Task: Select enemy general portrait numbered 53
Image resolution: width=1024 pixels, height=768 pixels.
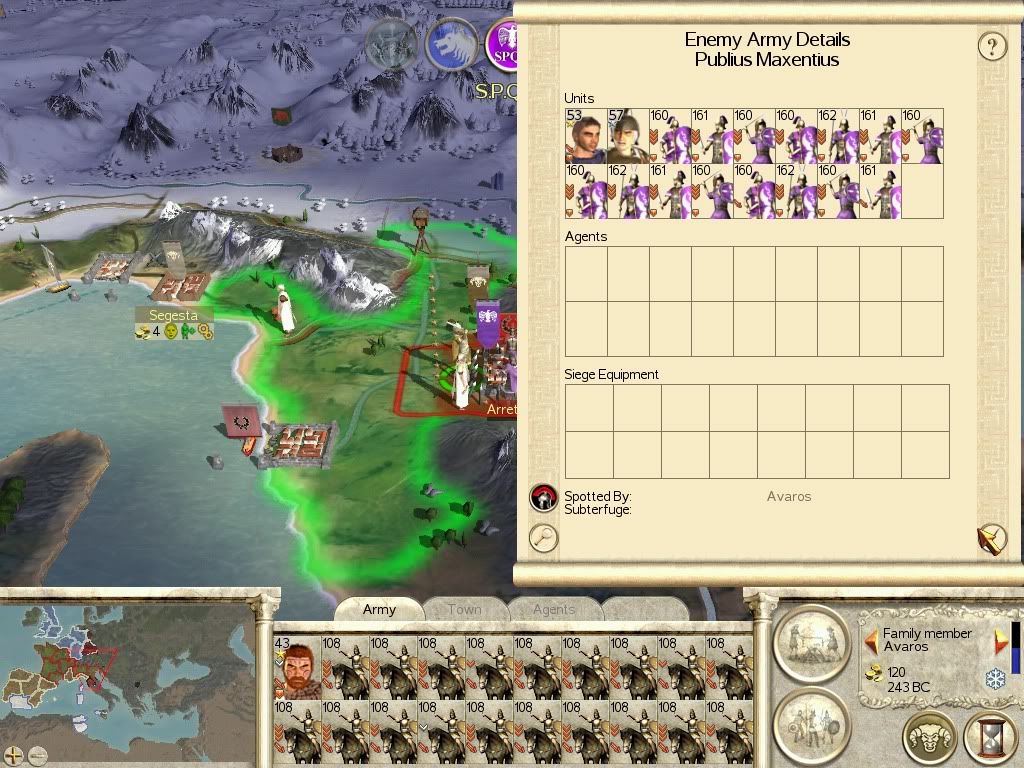Action: pyautogui.click(x=585, y=136)
